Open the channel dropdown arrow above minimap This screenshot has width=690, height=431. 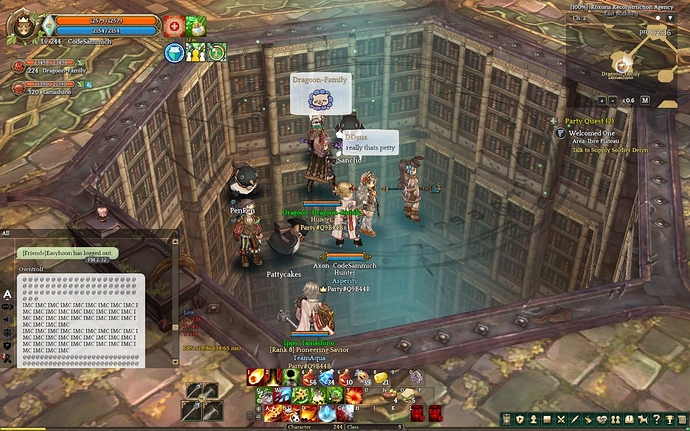coord(672,17)
